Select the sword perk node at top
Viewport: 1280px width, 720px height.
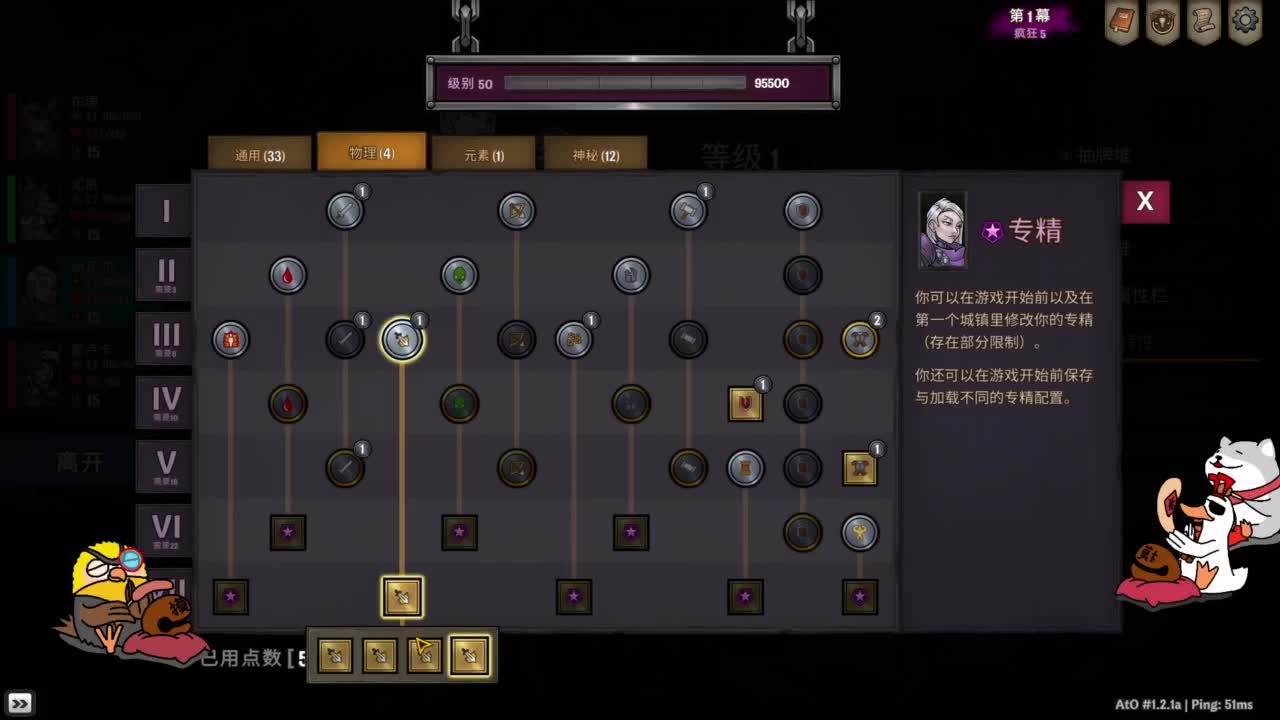(345, 210)
